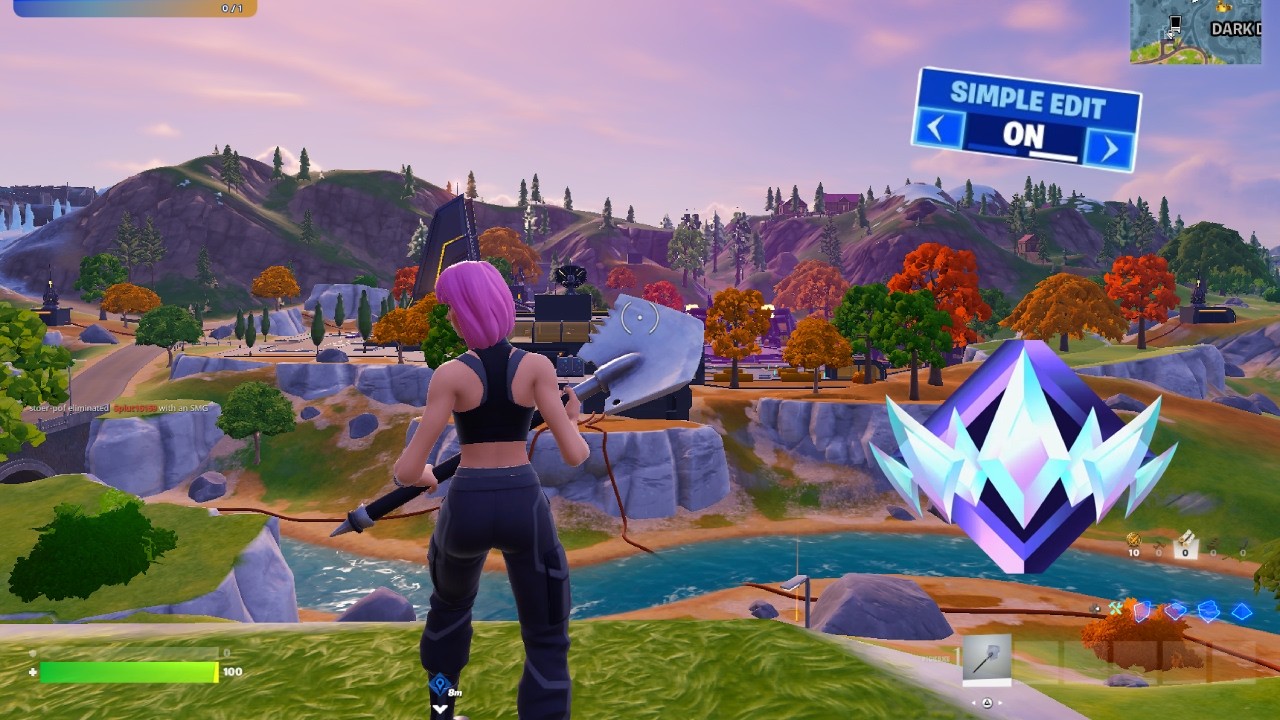
Task: Choose the pyramid roof building piece
Action: 1241,611
